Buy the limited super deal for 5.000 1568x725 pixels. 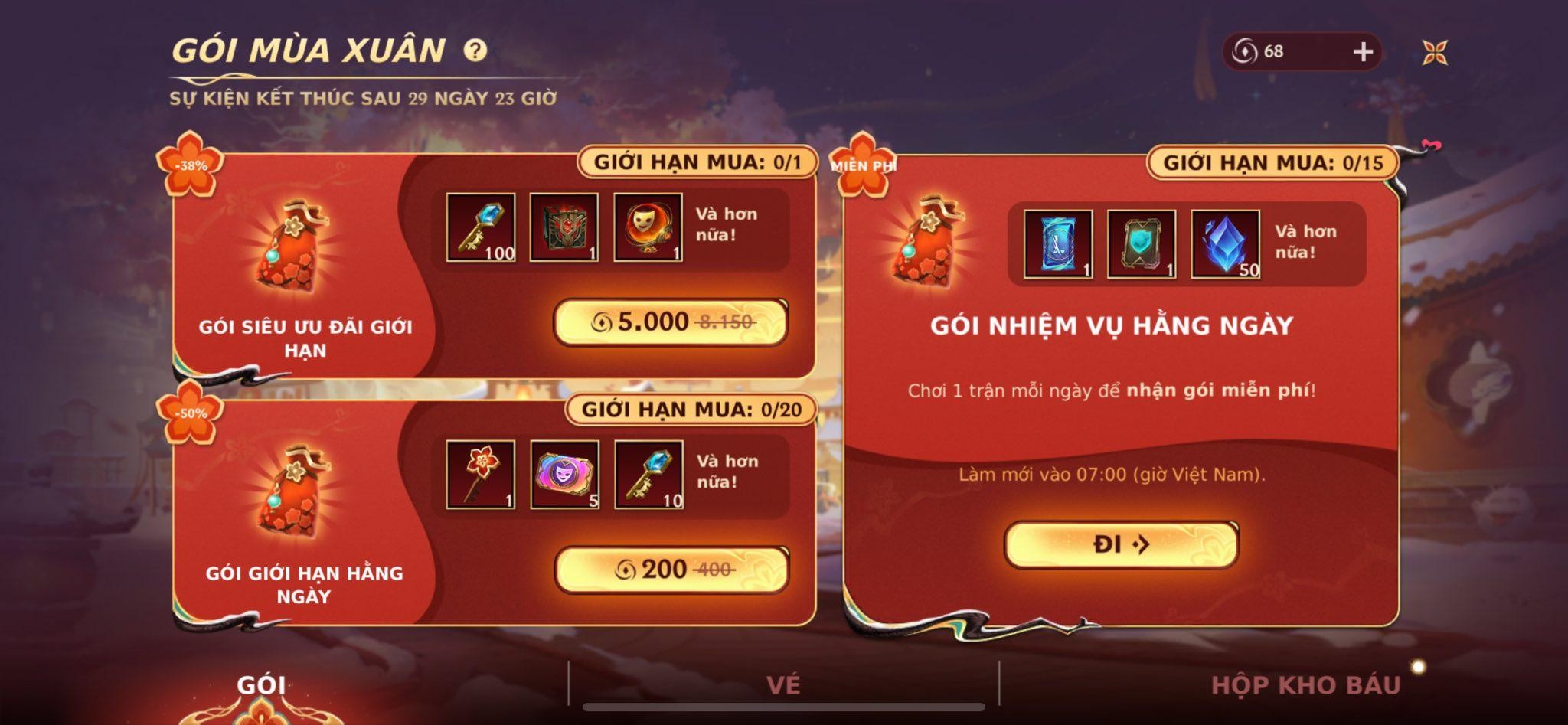pyautogui.click(x=671, y=322)
